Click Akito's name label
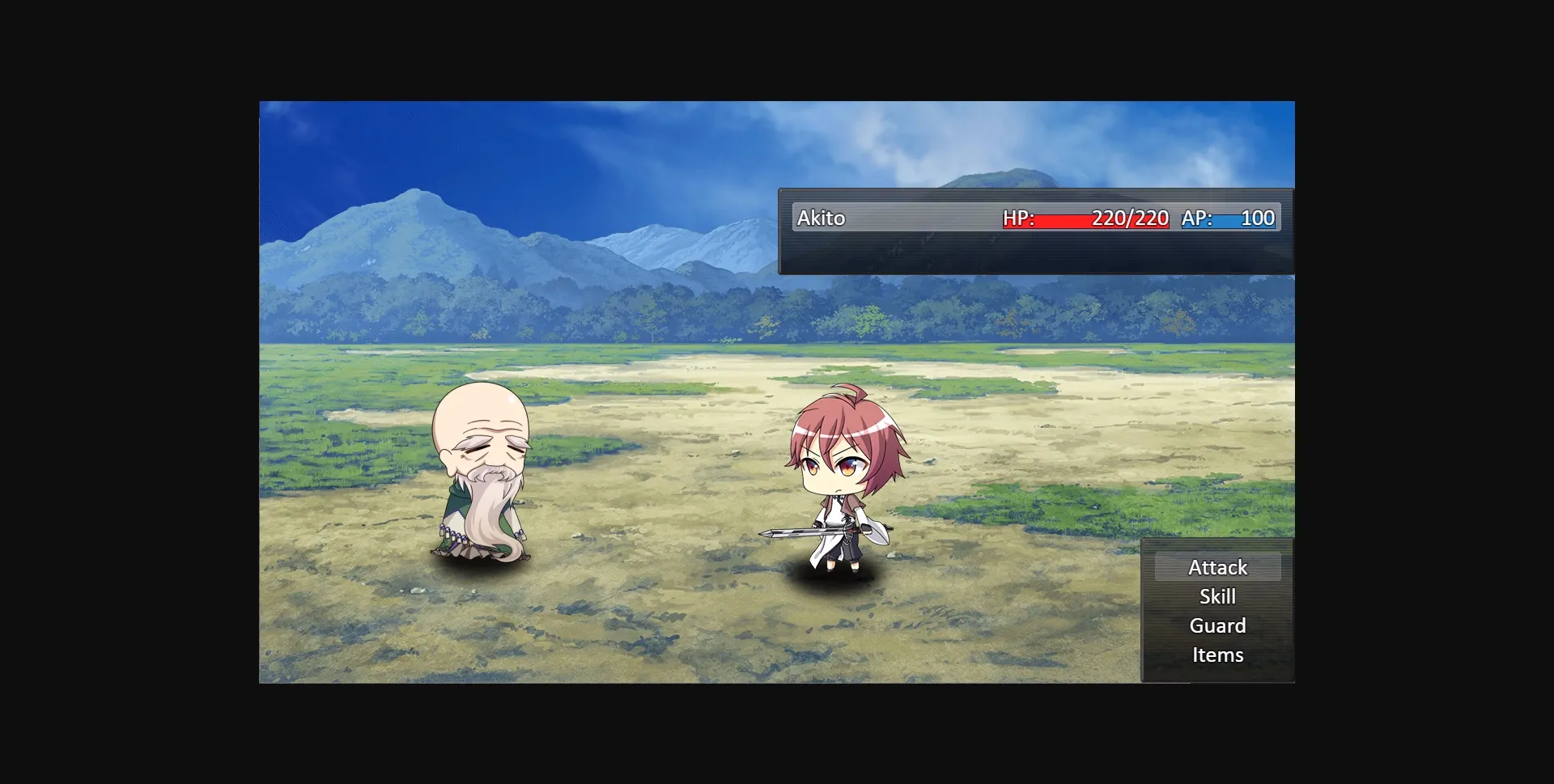This screenshot has width=1554, height=784. coord(821,218)
